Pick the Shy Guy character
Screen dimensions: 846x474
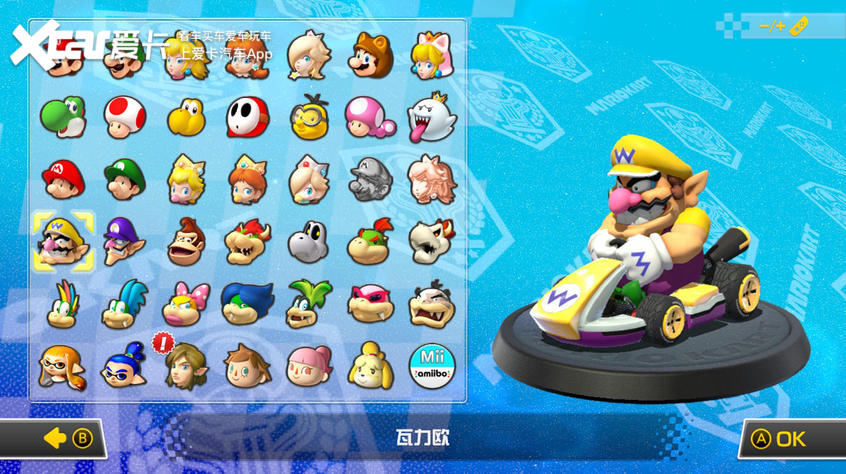tap(247, 118)
